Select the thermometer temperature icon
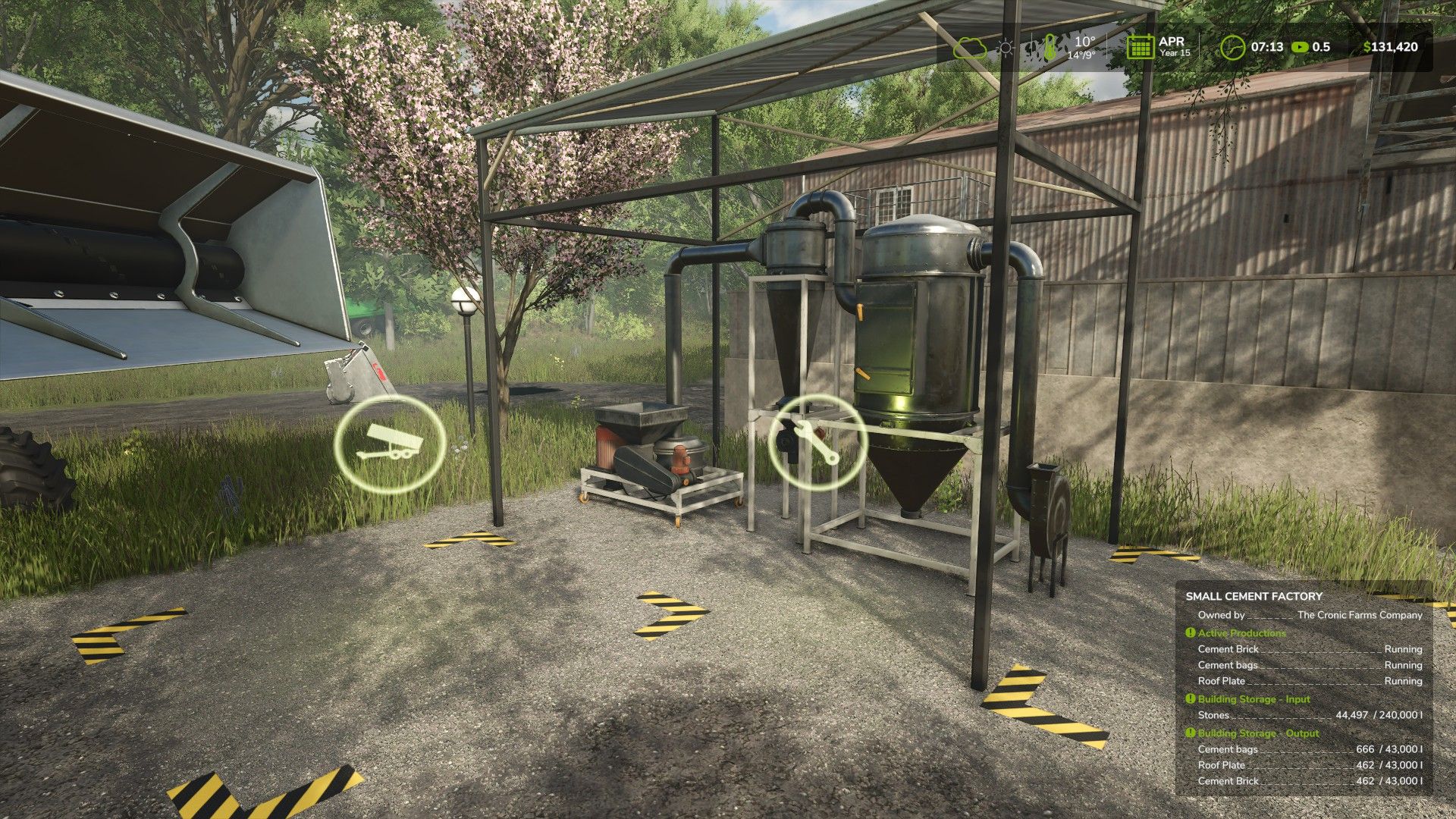1456x819 pixels. [1050, 47]
